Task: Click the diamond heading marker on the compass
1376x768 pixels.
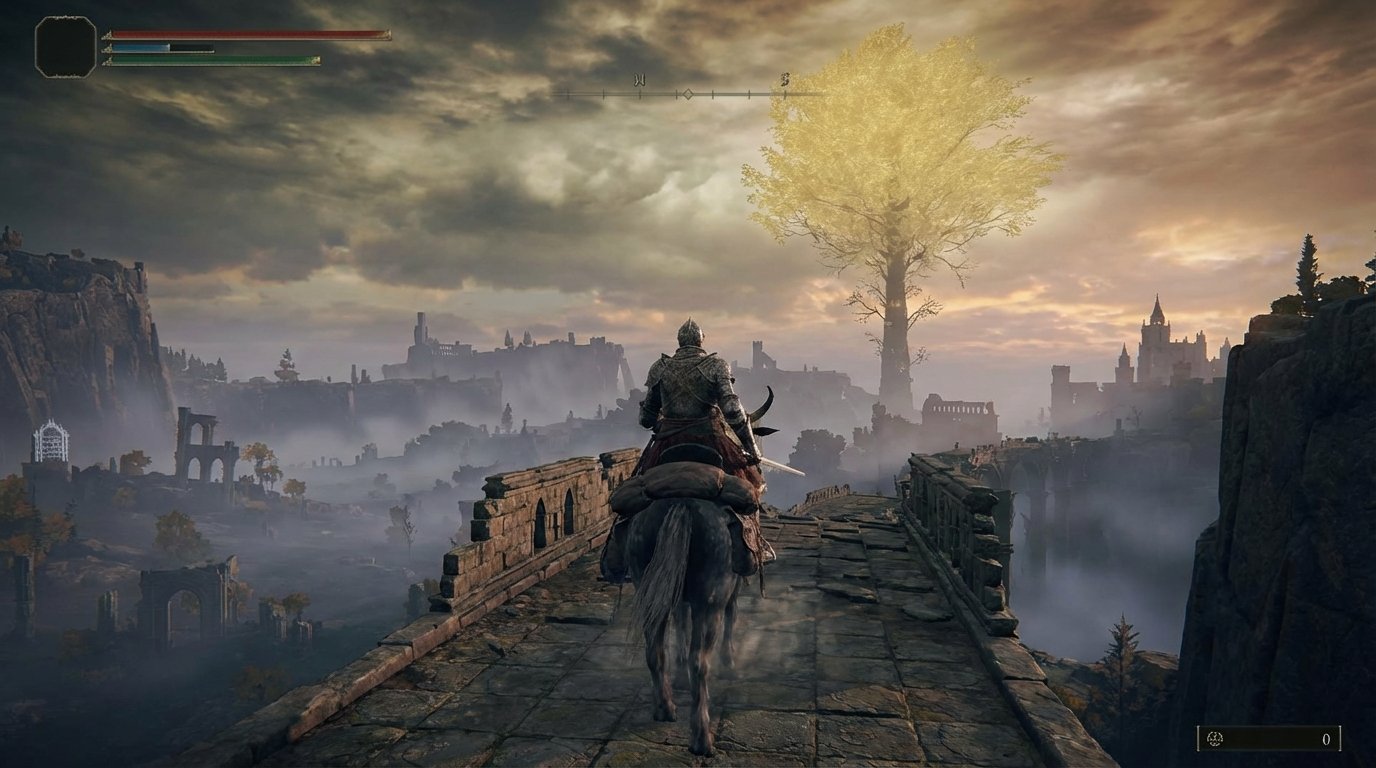Action: click(x=687, y=94)
